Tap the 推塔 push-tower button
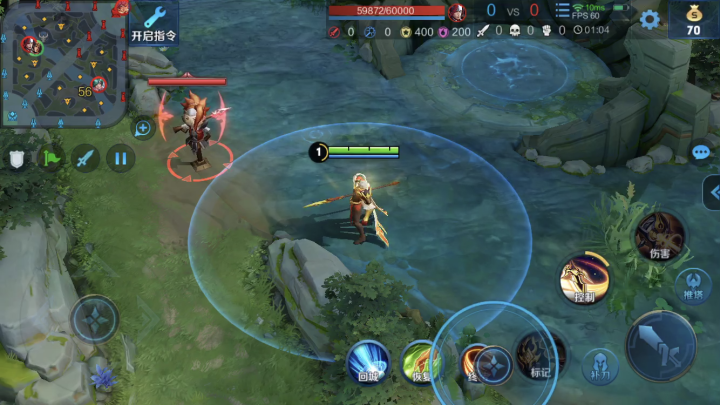720x405 pixels. pos(693,283)
